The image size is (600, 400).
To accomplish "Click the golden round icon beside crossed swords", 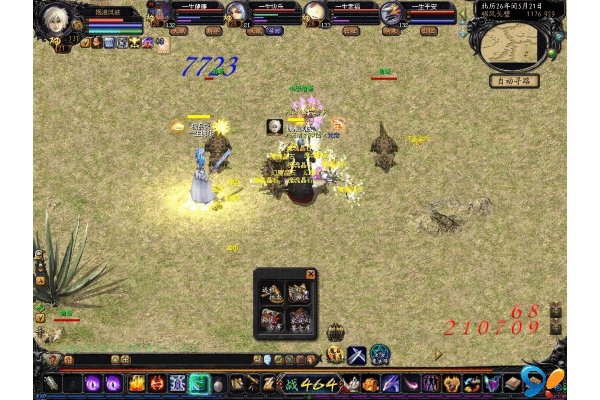I will coord(335,354).
